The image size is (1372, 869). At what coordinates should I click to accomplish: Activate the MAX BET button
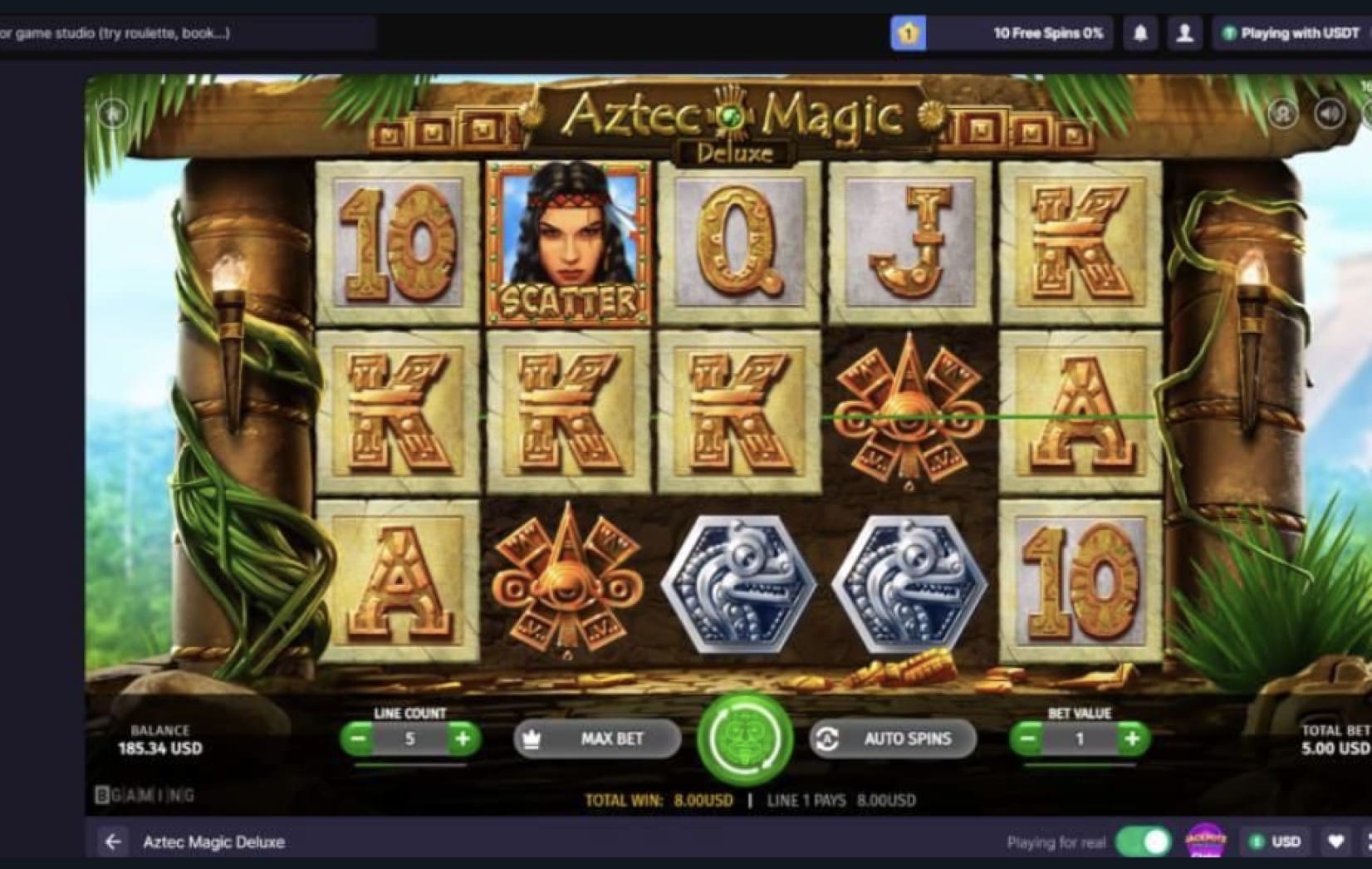tap(597, 739)
